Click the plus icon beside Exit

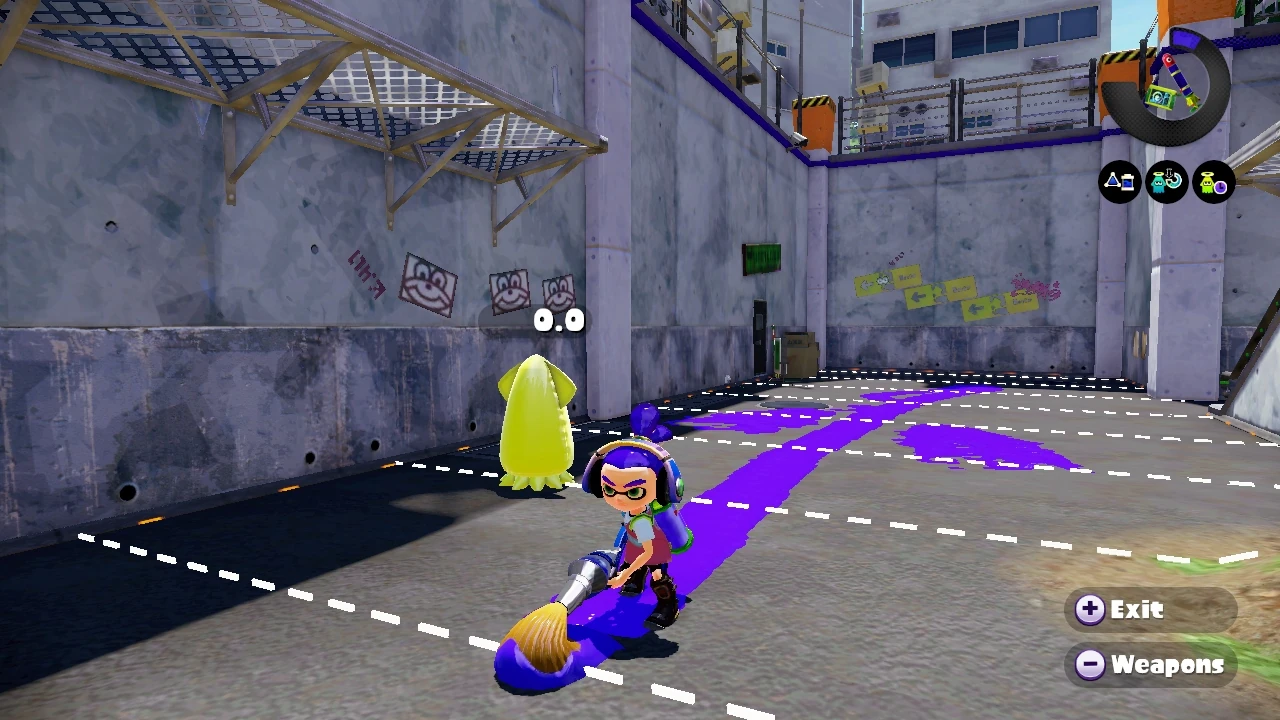click(1089, 609)
